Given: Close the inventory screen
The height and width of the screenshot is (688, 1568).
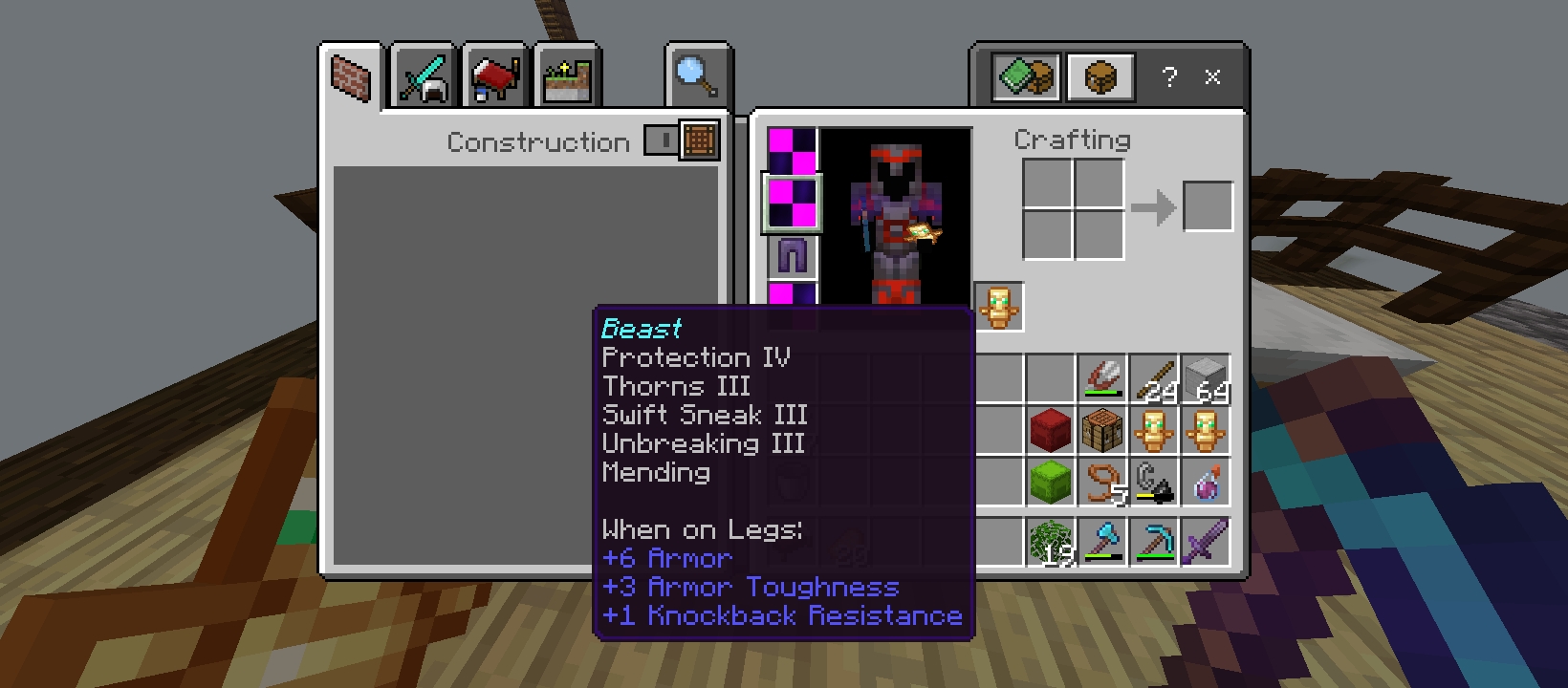Looking at the screenshot, I should (1212, 76).
